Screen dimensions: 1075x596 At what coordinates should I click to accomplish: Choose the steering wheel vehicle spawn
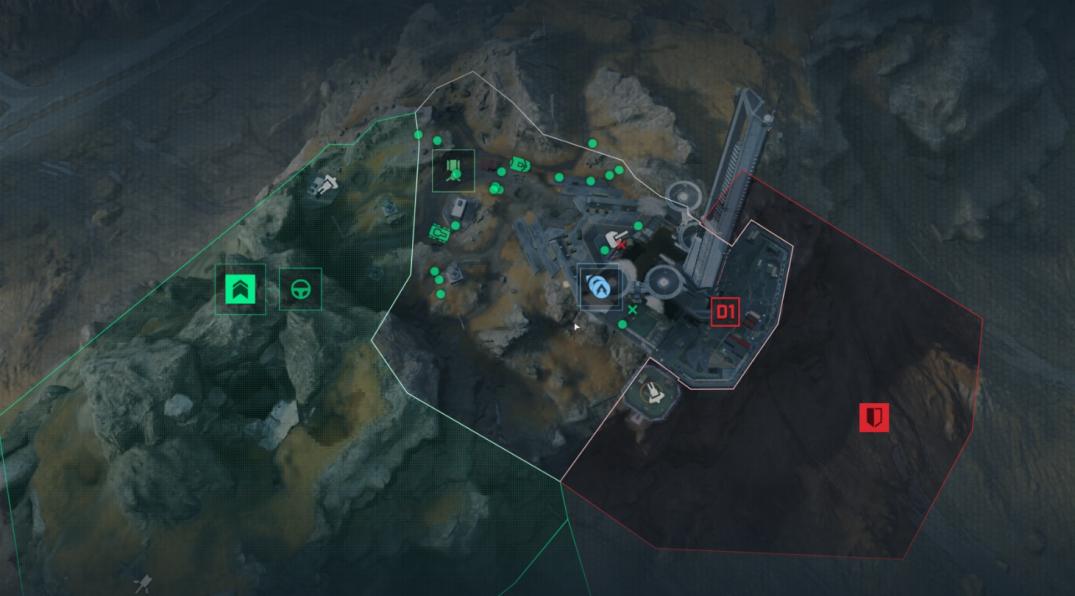299,290
